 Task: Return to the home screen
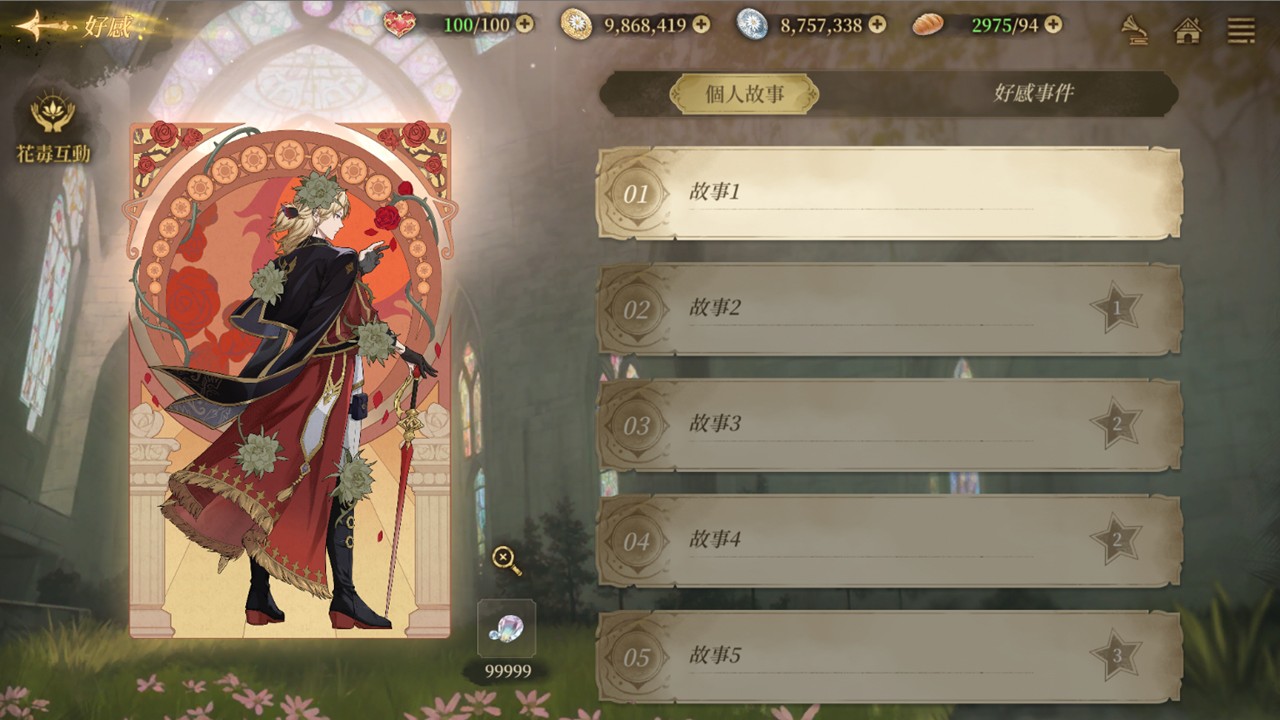click(1187, 29)
